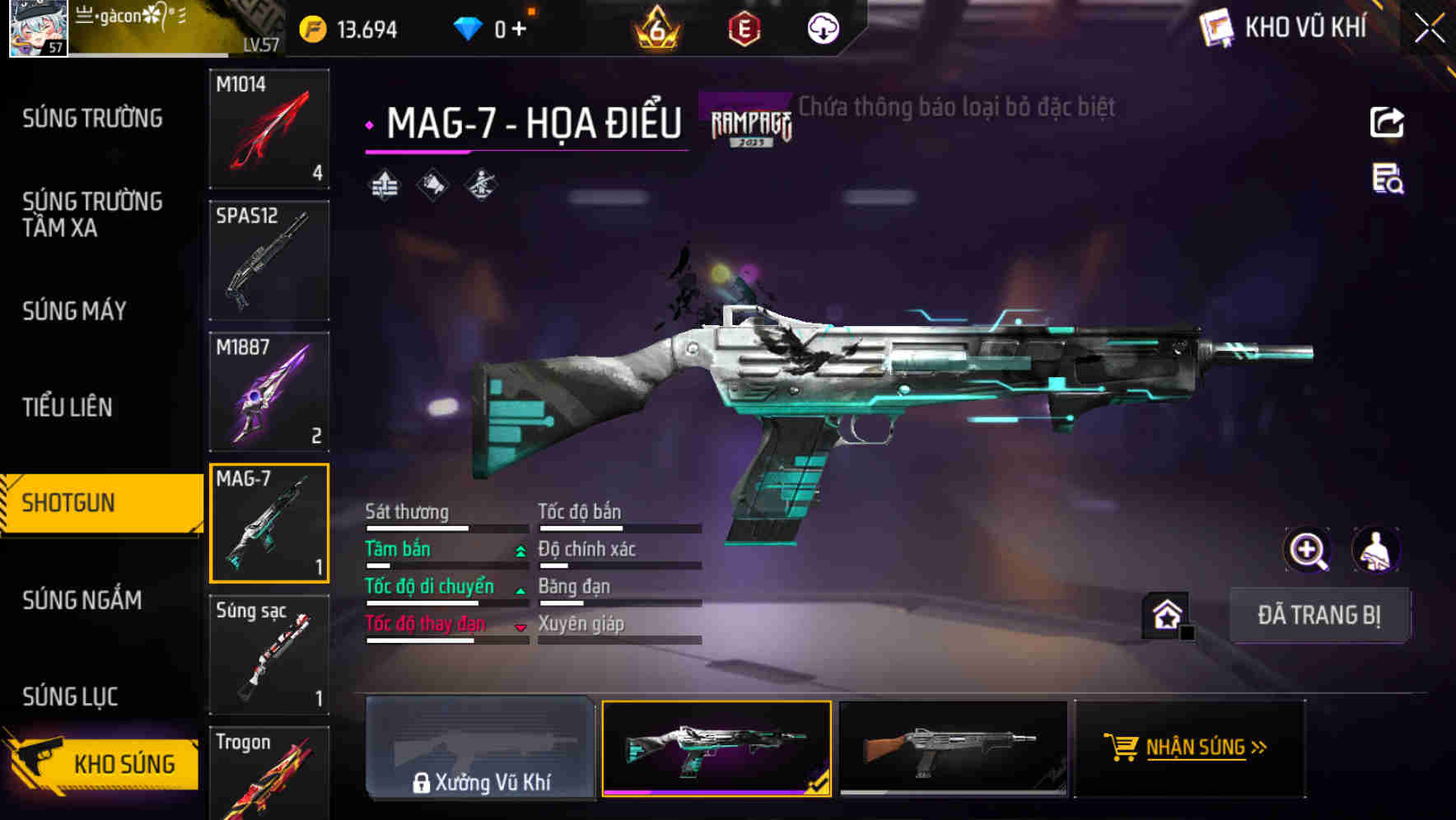Select the wooden-stock default MAG-7 skin

coord(953,748)
